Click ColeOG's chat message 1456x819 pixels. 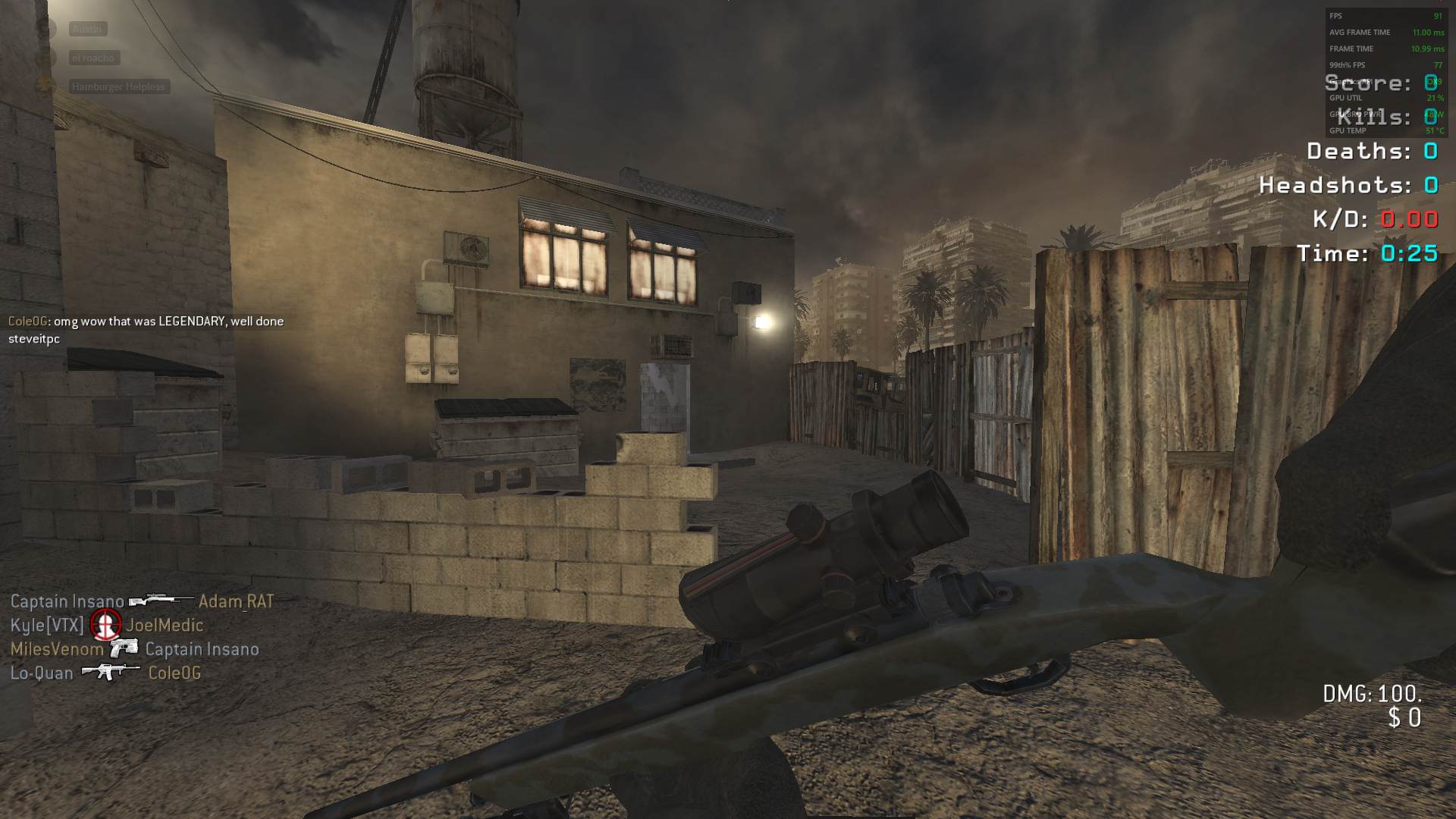click(x=146, y=330)
